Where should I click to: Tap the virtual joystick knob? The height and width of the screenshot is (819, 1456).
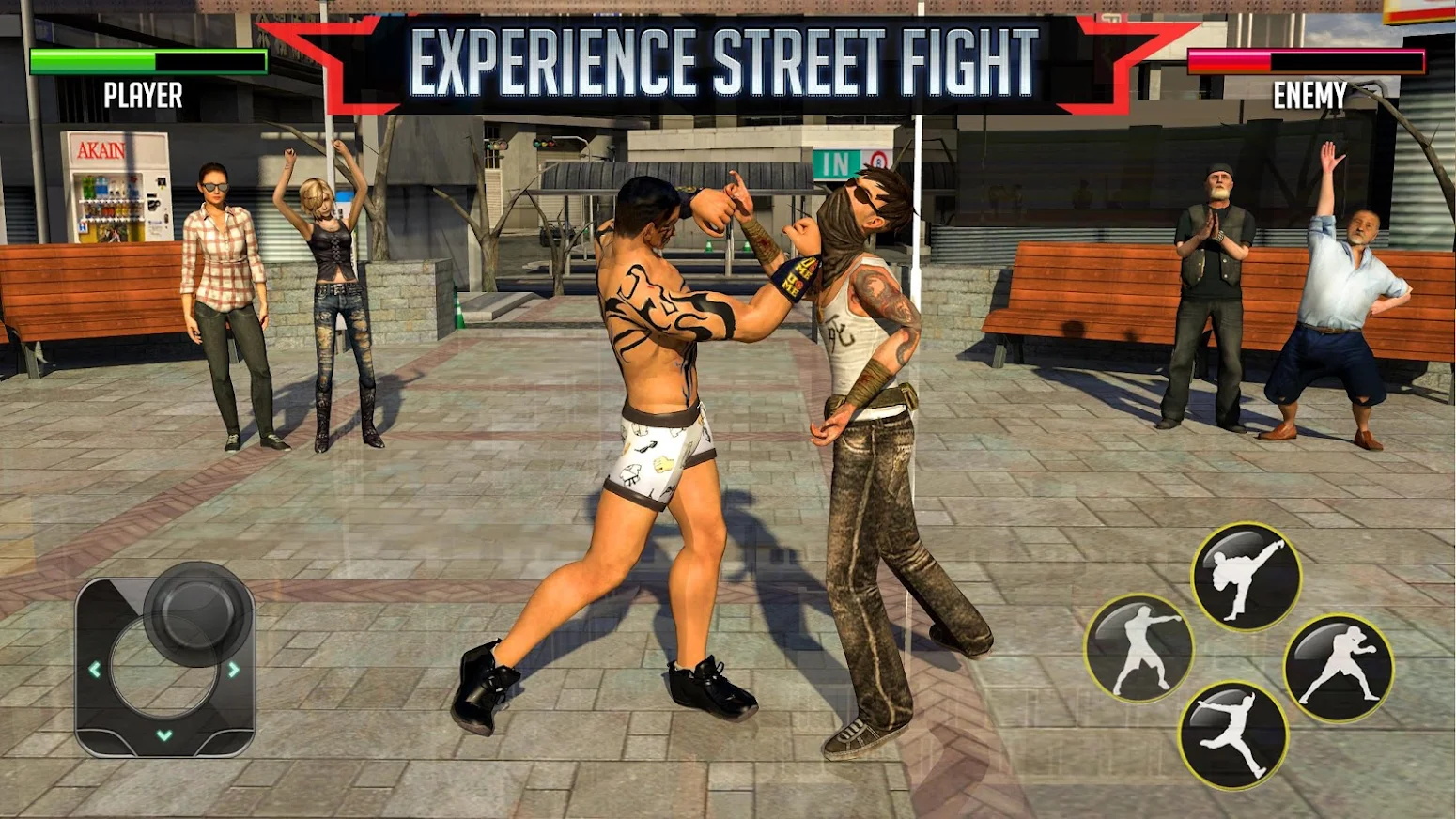pos(196,612)
